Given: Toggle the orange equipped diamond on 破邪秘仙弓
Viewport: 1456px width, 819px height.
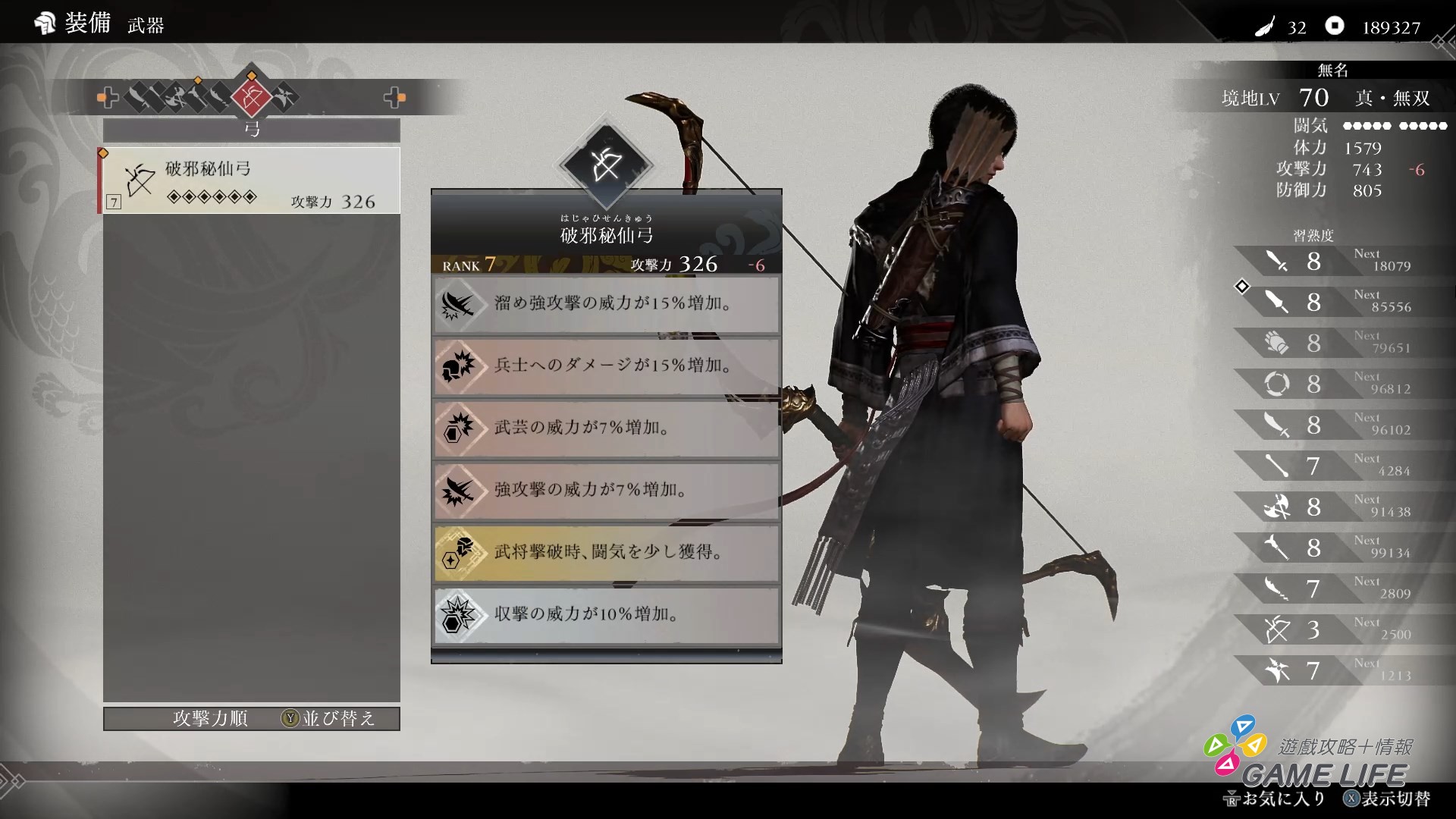Looking at the screenshot, I should click(104, 152).
